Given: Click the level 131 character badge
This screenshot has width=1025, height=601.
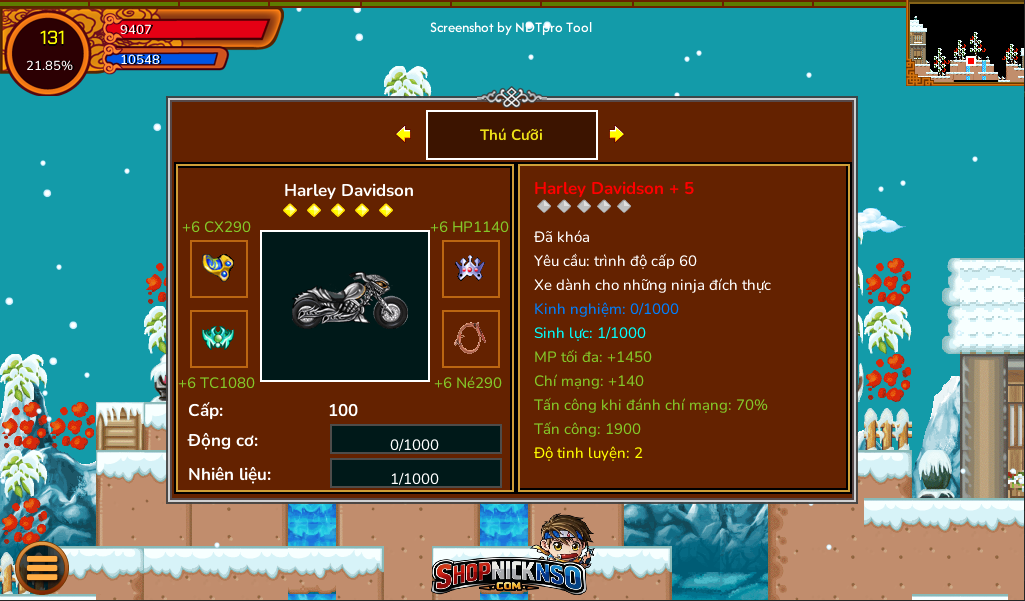Looking at the screenshot, I should coord(49,51).
